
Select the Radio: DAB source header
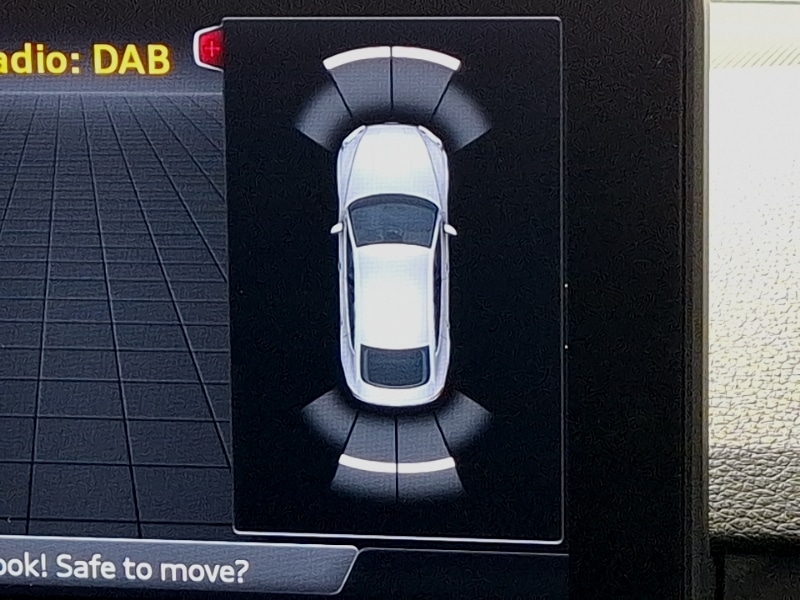tap(85, 58)
